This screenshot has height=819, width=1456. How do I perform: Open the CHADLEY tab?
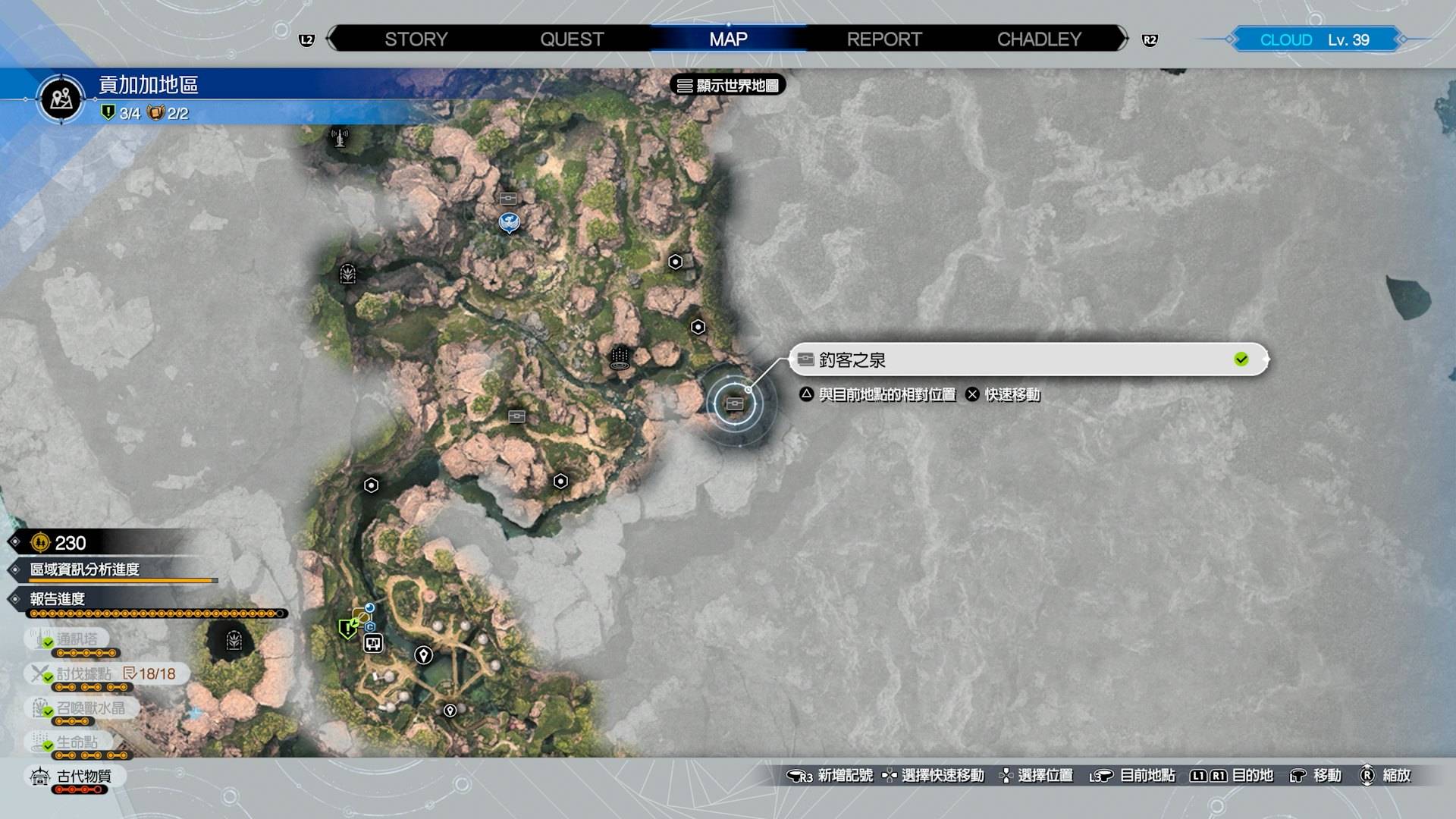[1039, 39]
